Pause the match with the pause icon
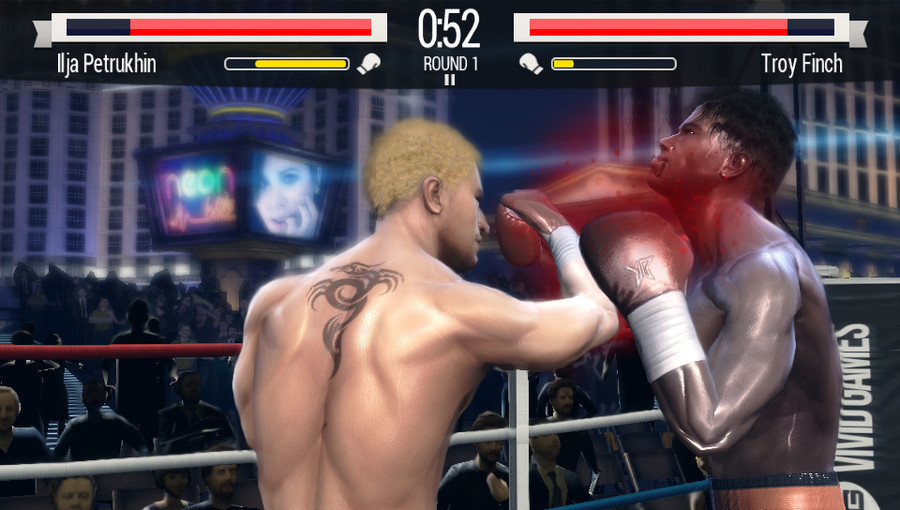 coord(449,80)
